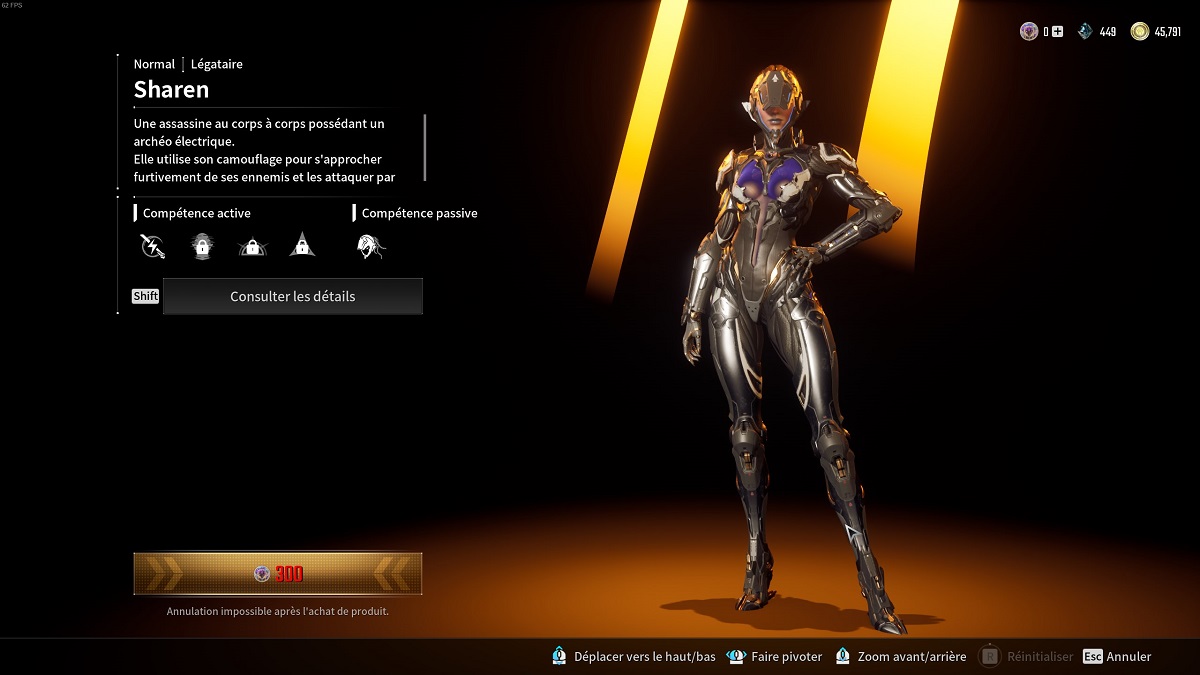Inspect the locked triangle skill icon
1200x675 pixels.
coord(302,245)
